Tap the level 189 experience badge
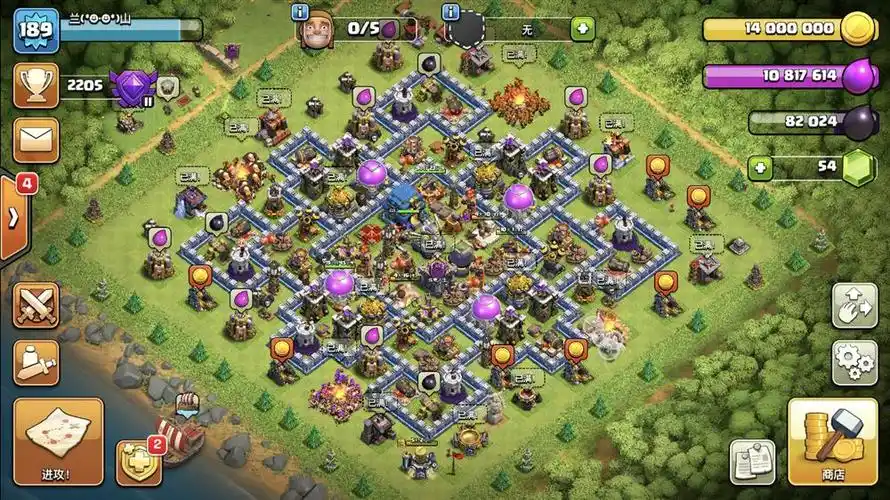The height and width of the screenshot is (500, 890). (35, 31)
